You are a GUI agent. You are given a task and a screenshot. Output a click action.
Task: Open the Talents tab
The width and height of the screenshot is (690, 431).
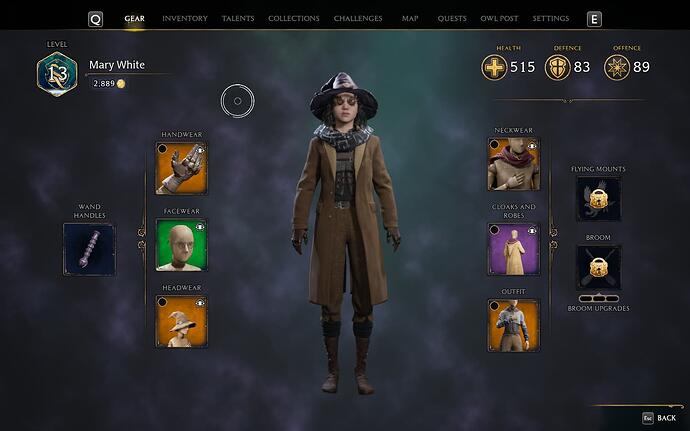tap(238, 19)
